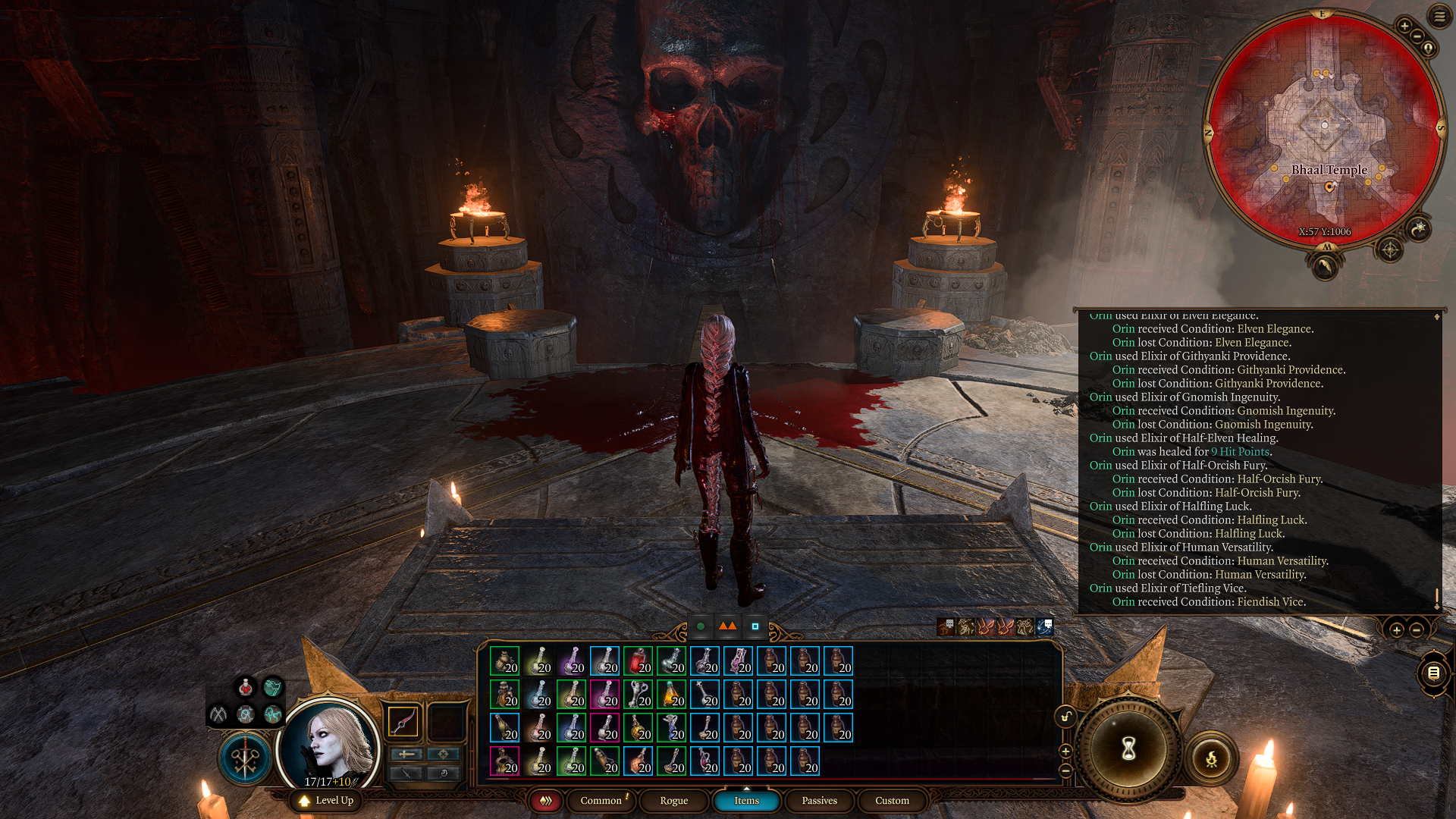Click the Level Up button
1456x819 pixels.
(x=326, y=800)
